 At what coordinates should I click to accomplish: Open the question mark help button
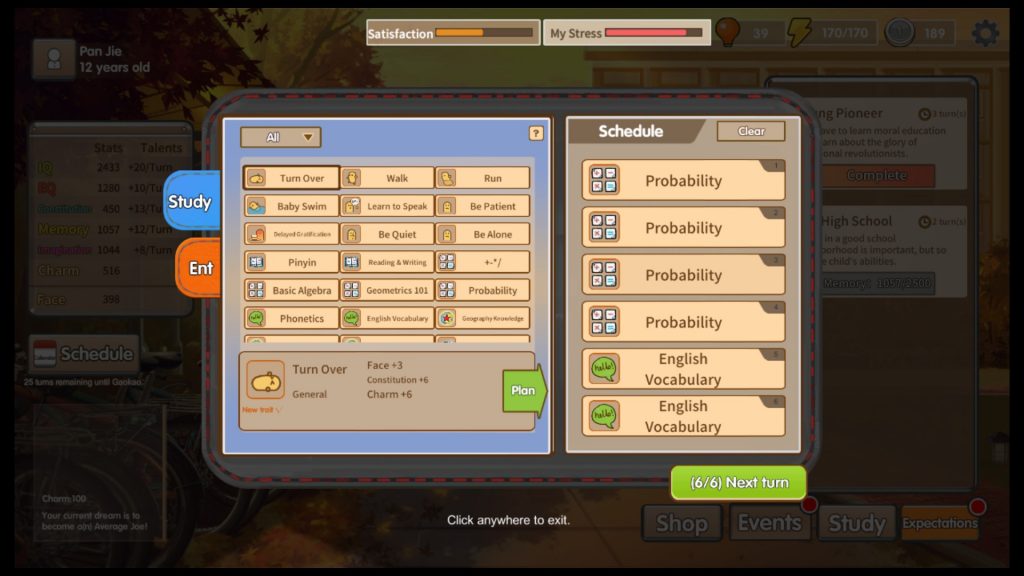[x=536, y=133]
